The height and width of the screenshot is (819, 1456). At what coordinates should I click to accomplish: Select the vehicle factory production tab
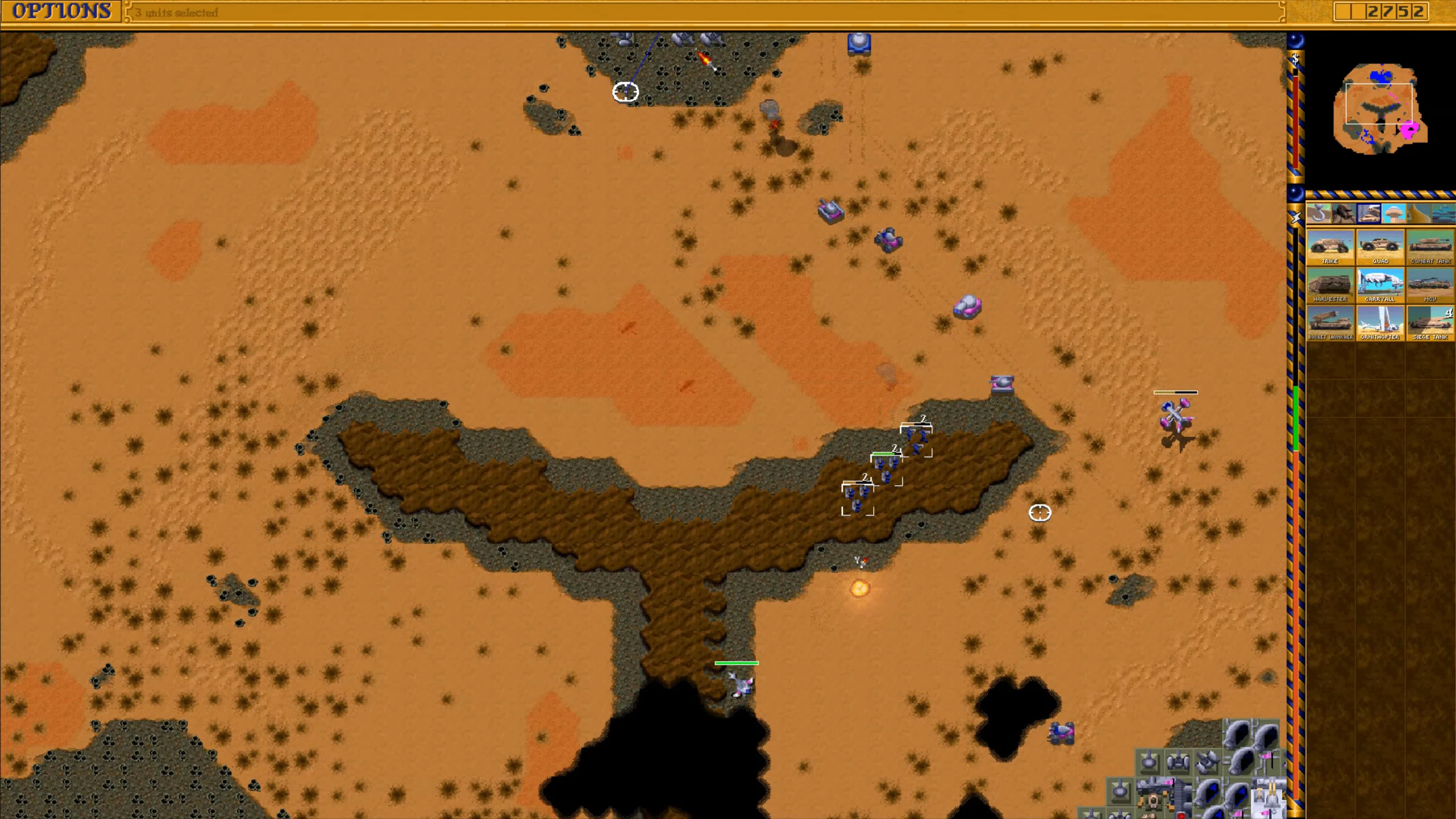pos(1368,214)
